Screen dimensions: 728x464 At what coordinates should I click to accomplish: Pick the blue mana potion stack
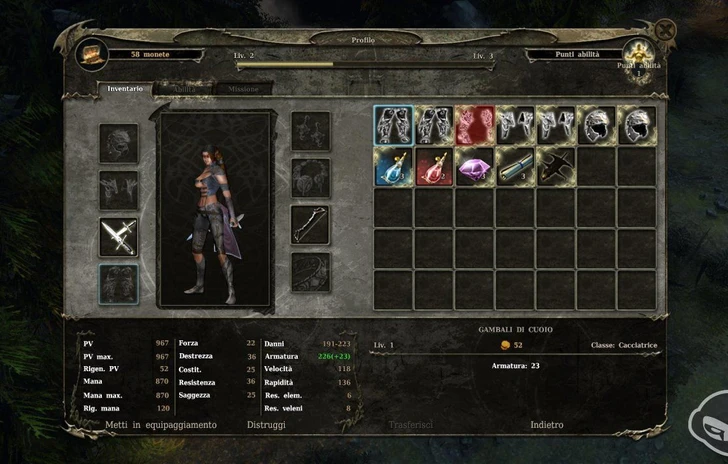[393, 167]
